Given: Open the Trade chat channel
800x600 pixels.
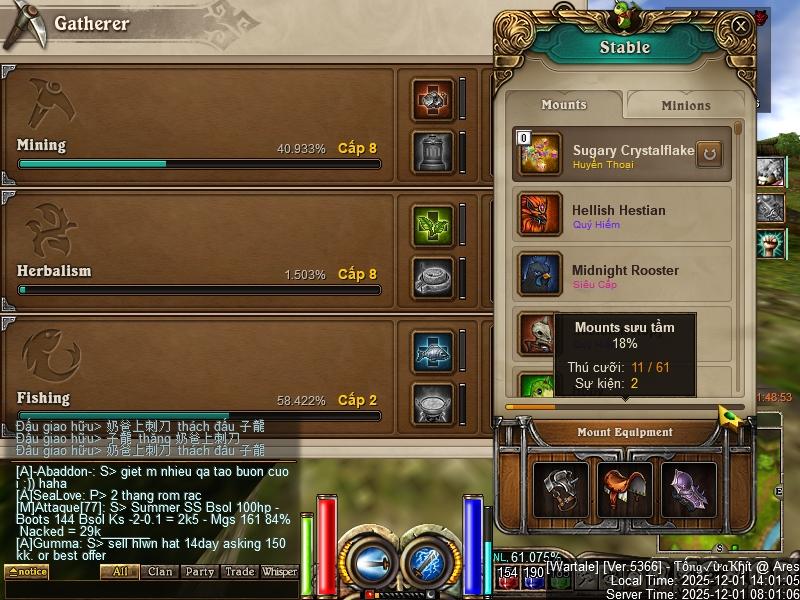Looking at the screenshot, I should 240,572.
